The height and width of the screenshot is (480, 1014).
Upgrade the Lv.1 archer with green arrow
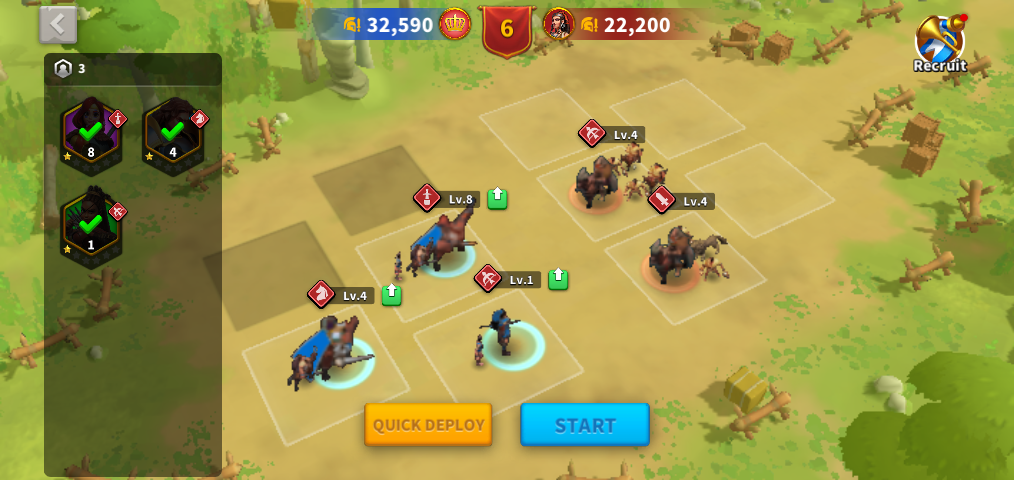click(x=558, y=279)
